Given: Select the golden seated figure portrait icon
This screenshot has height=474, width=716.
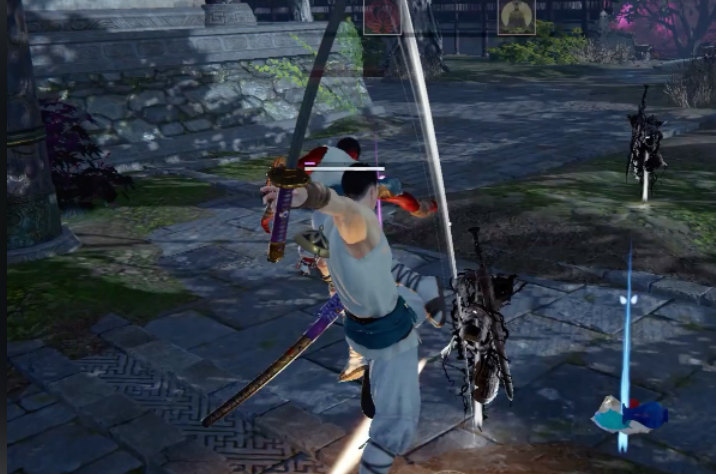Looking at the screenshot, I should pyautogui.click(x=516, y=16).
